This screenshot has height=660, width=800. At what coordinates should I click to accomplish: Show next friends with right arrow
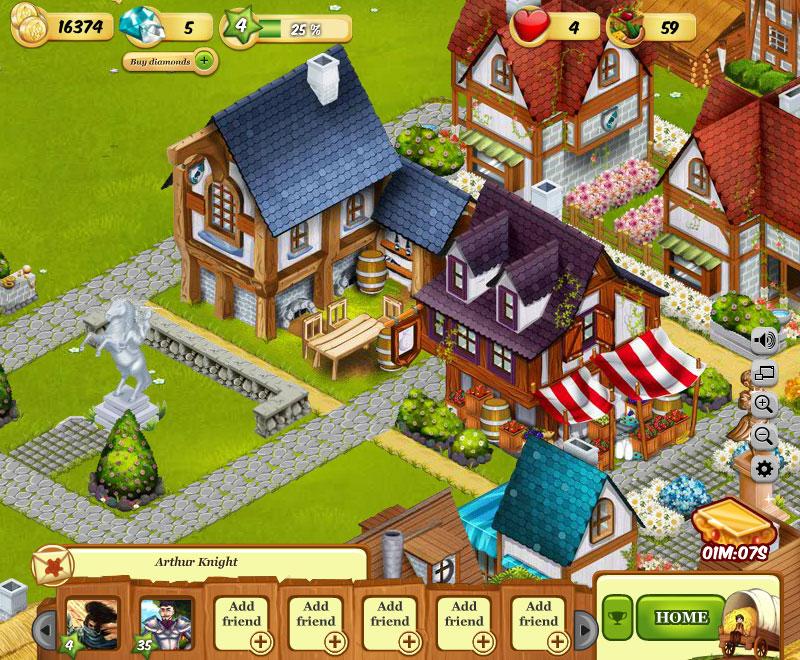pyautogui.click(x=585, y=628)
